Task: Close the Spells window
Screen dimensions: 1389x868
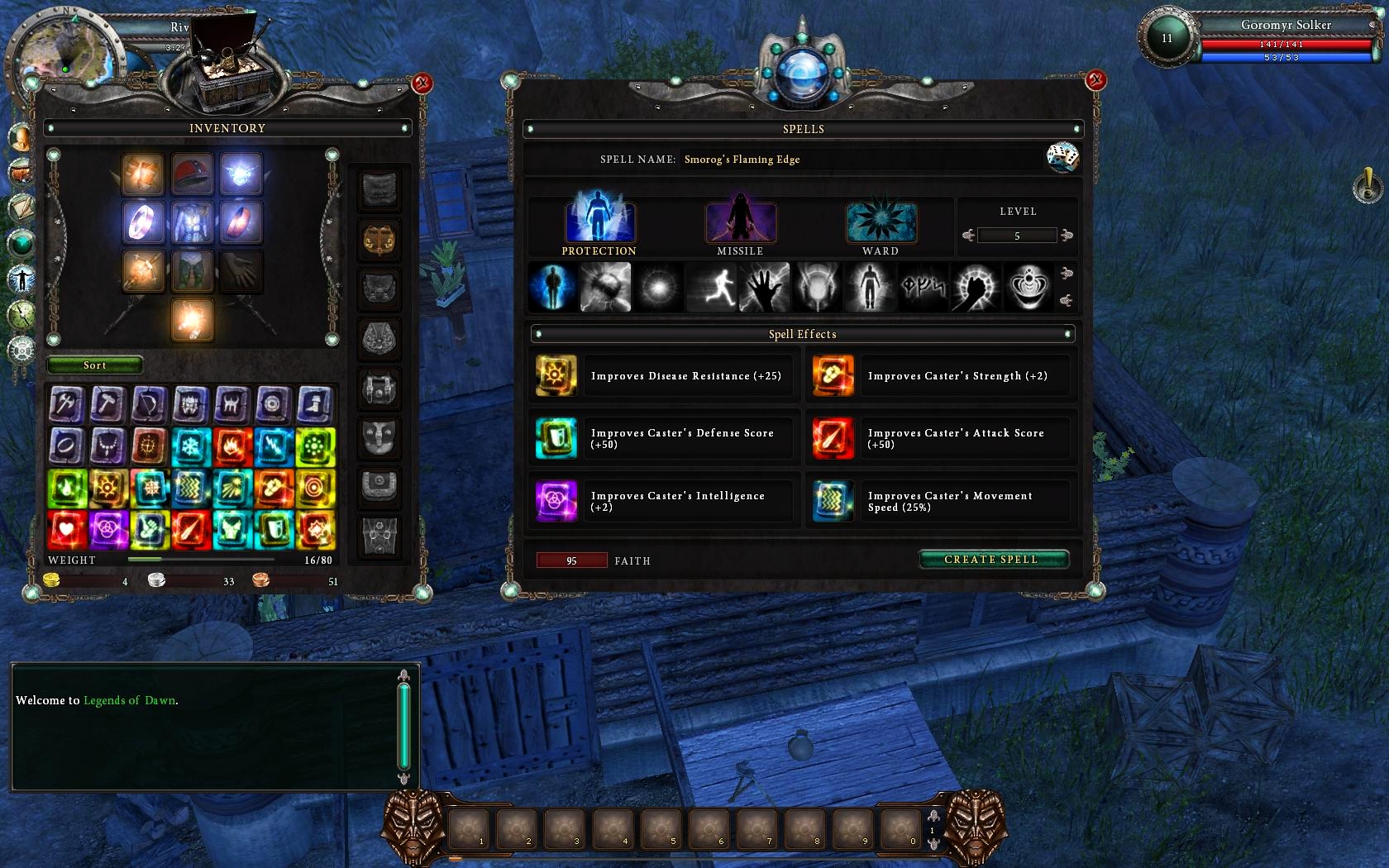Action: point(1095,80)
